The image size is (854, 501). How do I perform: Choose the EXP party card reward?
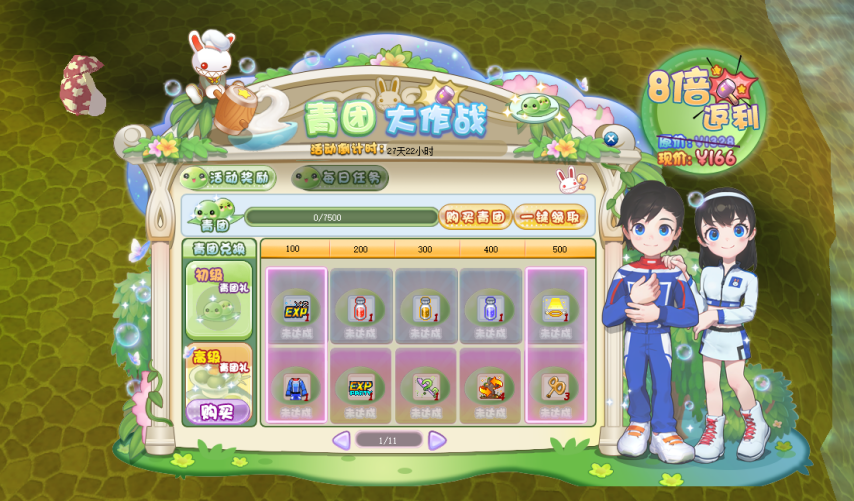pyautogui.click(x=360, y=386)
